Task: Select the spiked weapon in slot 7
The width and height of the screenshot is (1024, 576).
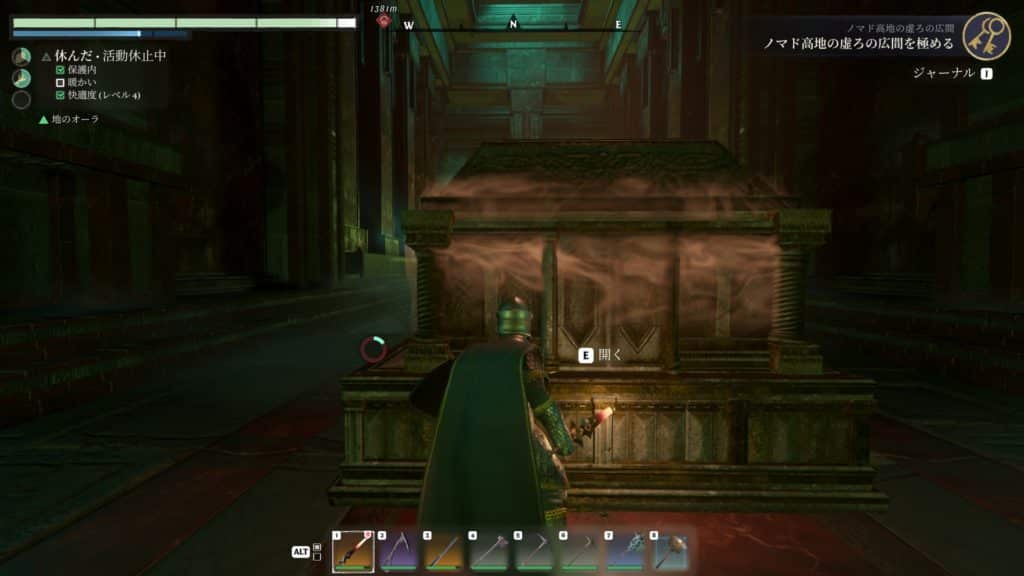Action: click(x=625, y=551)
